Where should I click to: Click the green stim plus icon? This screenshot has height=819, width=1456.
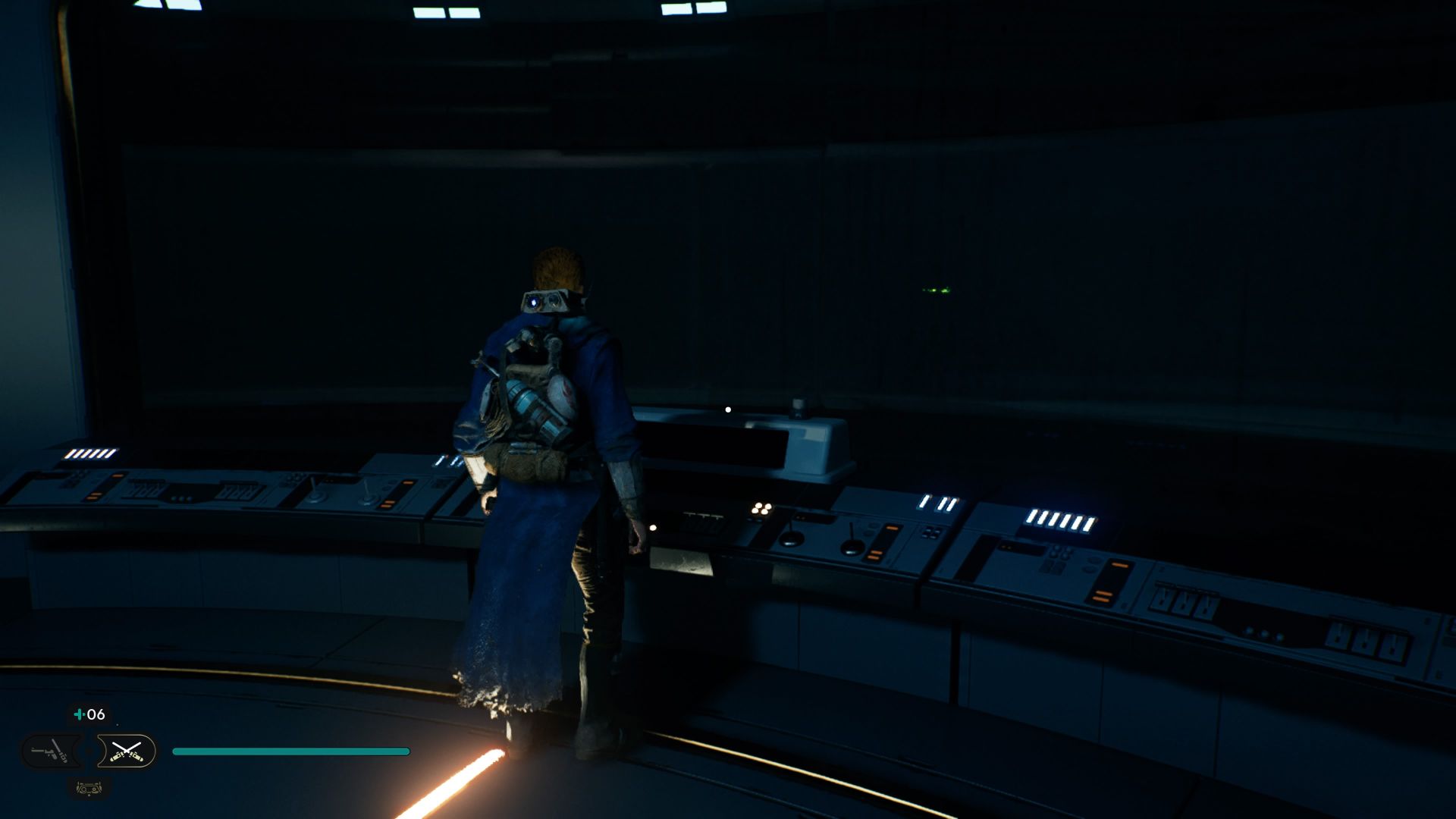(x=80, y=714)
